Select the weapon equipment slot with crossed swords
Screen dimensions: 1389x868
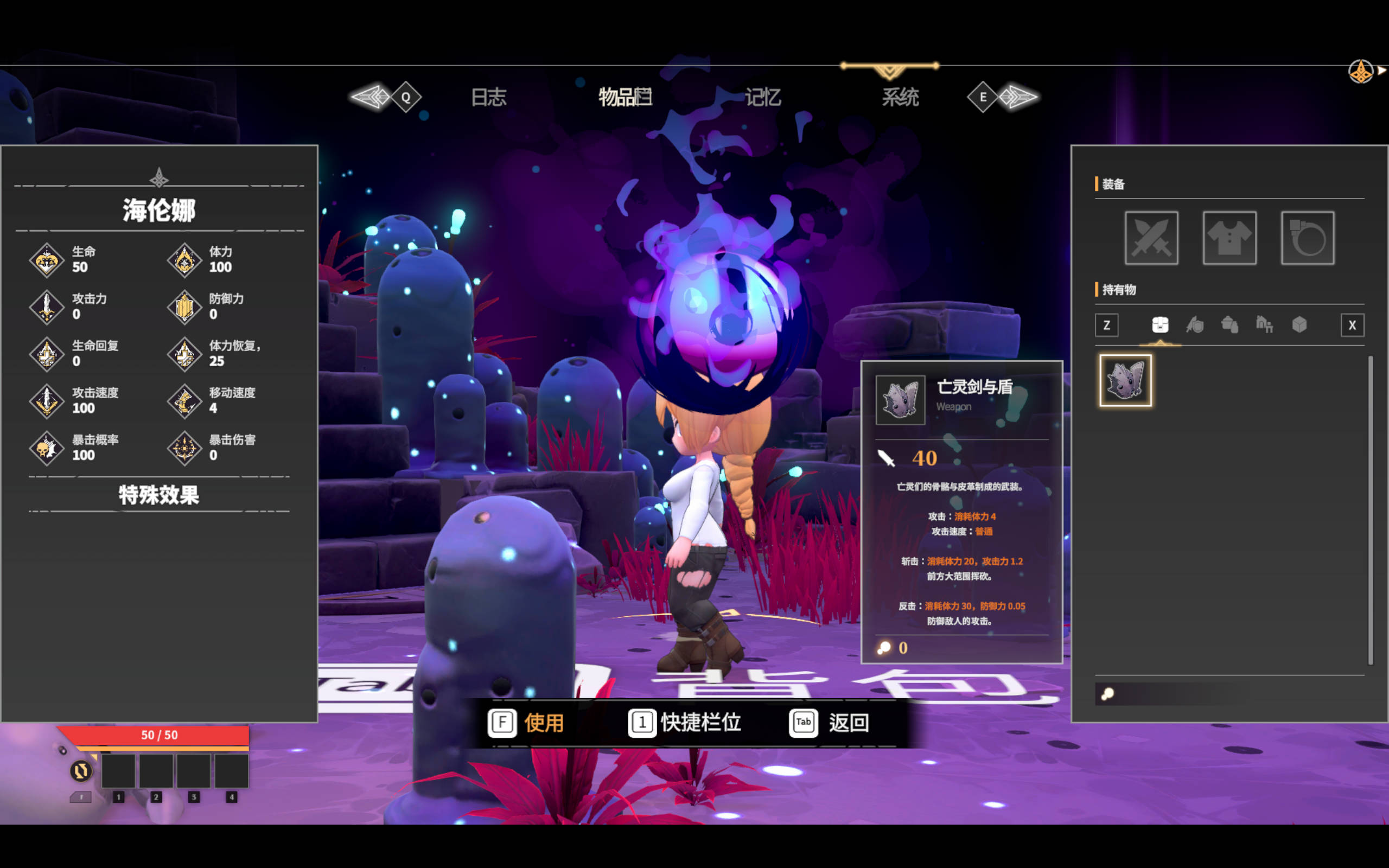(1151, 238)
